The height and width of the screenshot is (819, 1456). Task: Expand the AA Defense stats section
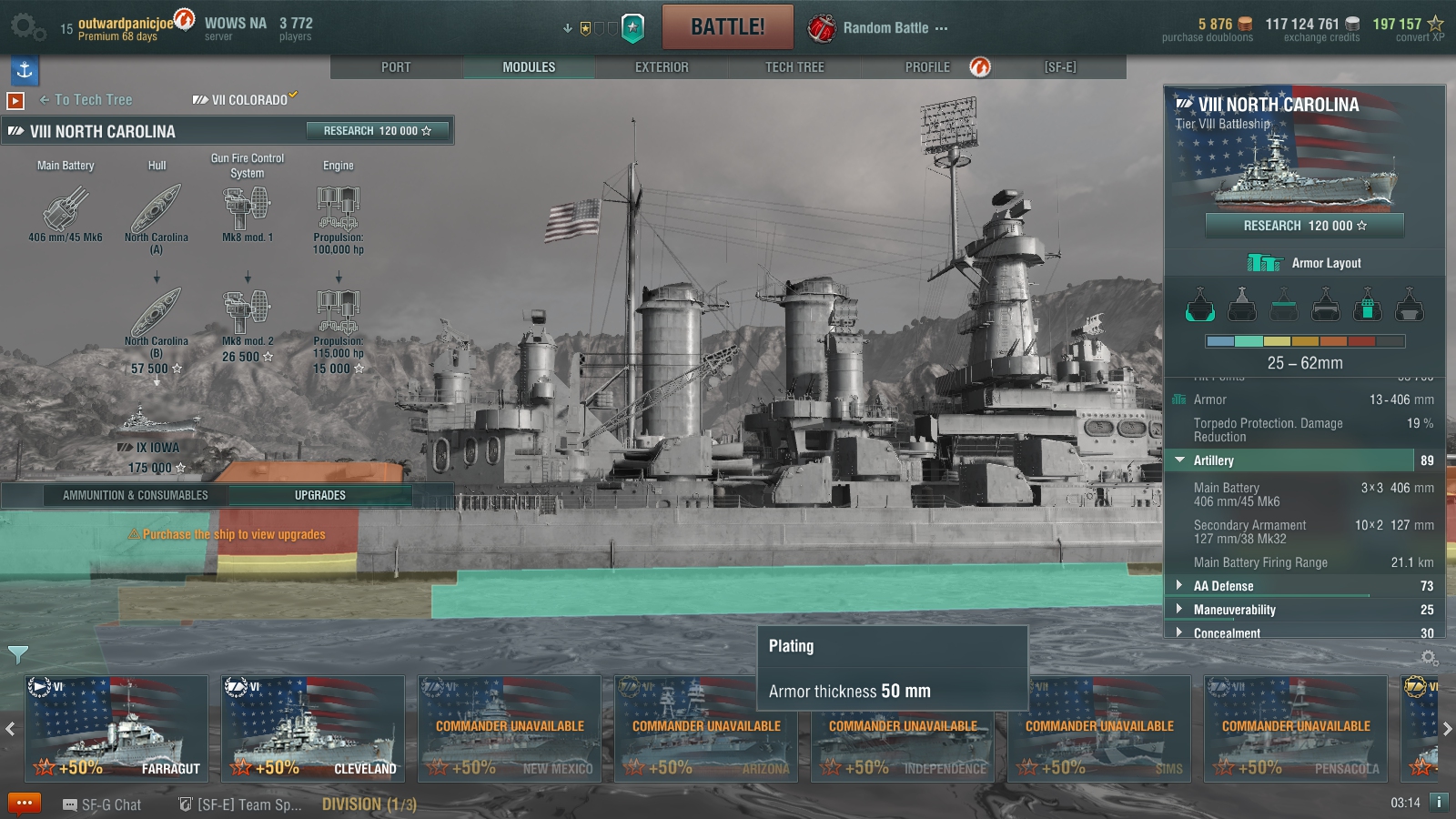coord(1223,586)
